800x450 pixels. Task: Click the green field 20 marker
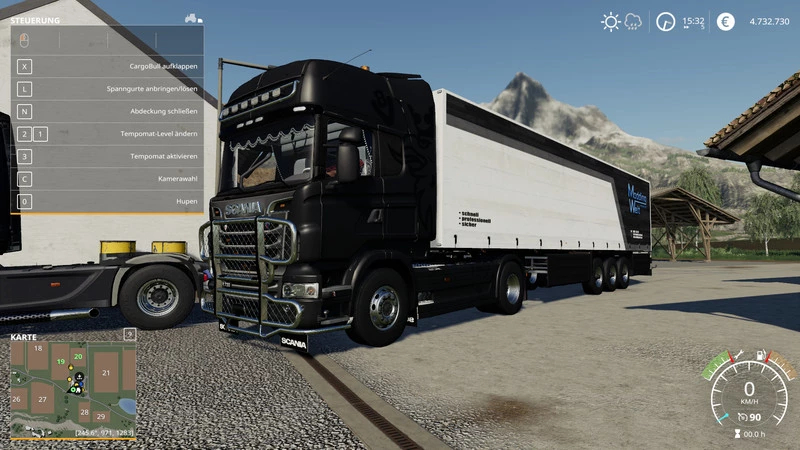pyautogui.click(x=78, y=356)
